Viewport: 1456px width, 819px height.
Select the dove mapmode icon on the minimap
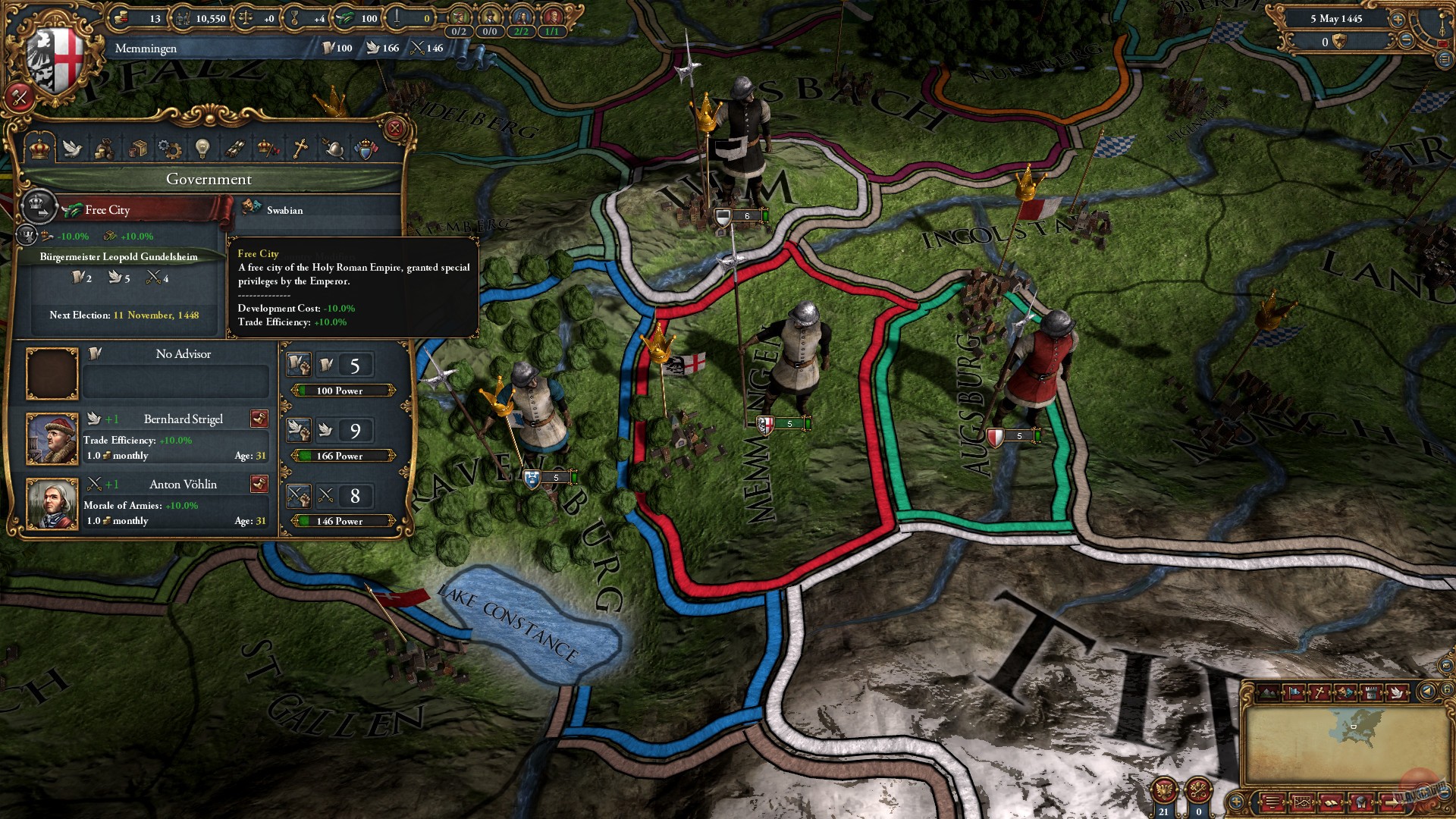pyautogui.click(x=1398, y=692)
